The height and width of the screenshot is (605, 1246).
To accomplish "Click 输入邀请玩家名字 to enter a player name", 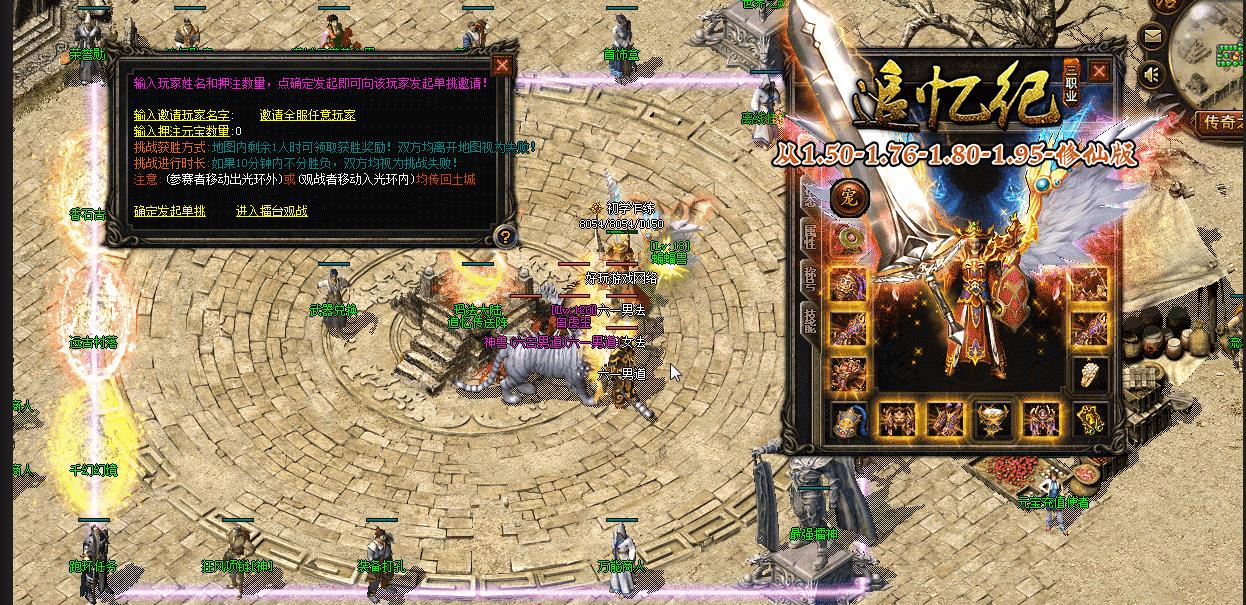I will (x=180, y=115).
